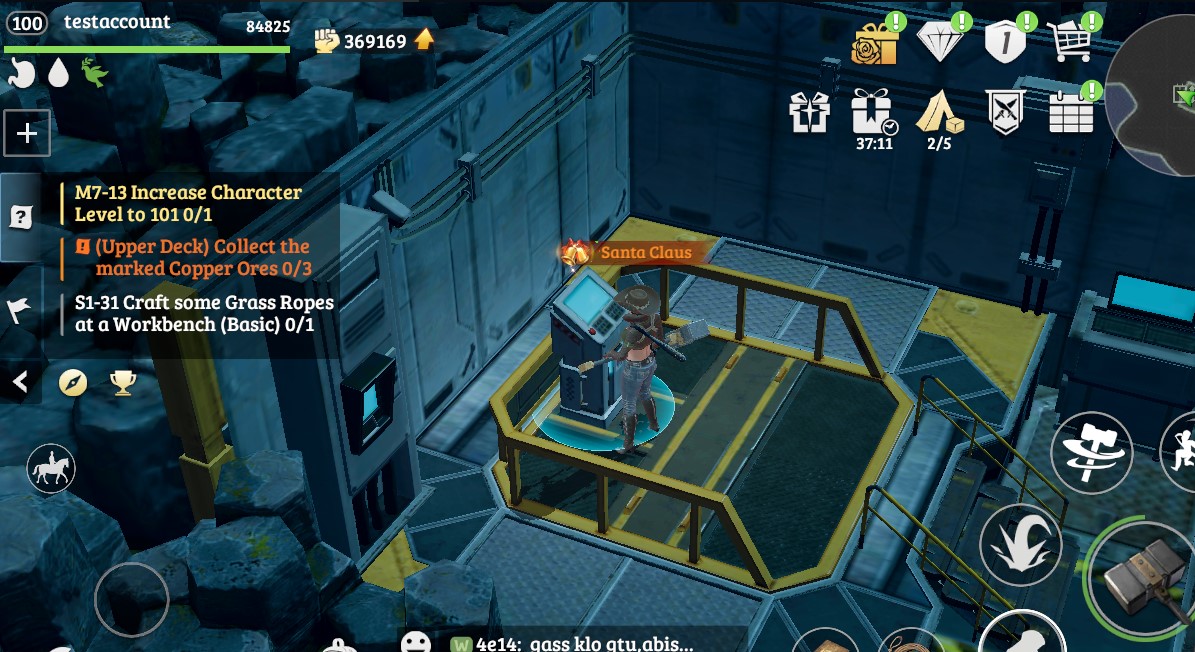Tap the plus button on the left
Viewport: 1195px width, 652px height.
click(x=27, y=134)
